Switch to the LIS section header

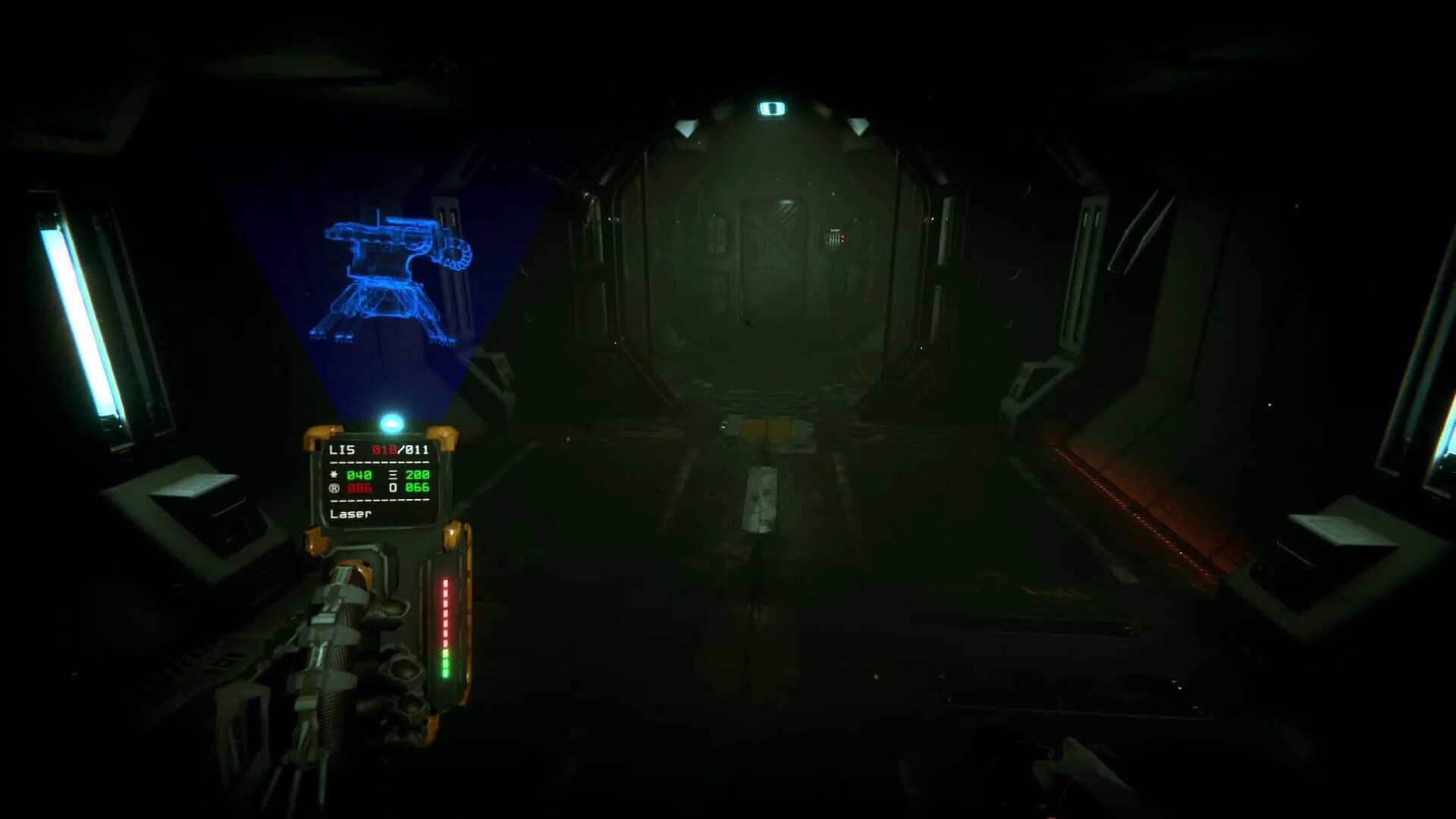(341, 450)
